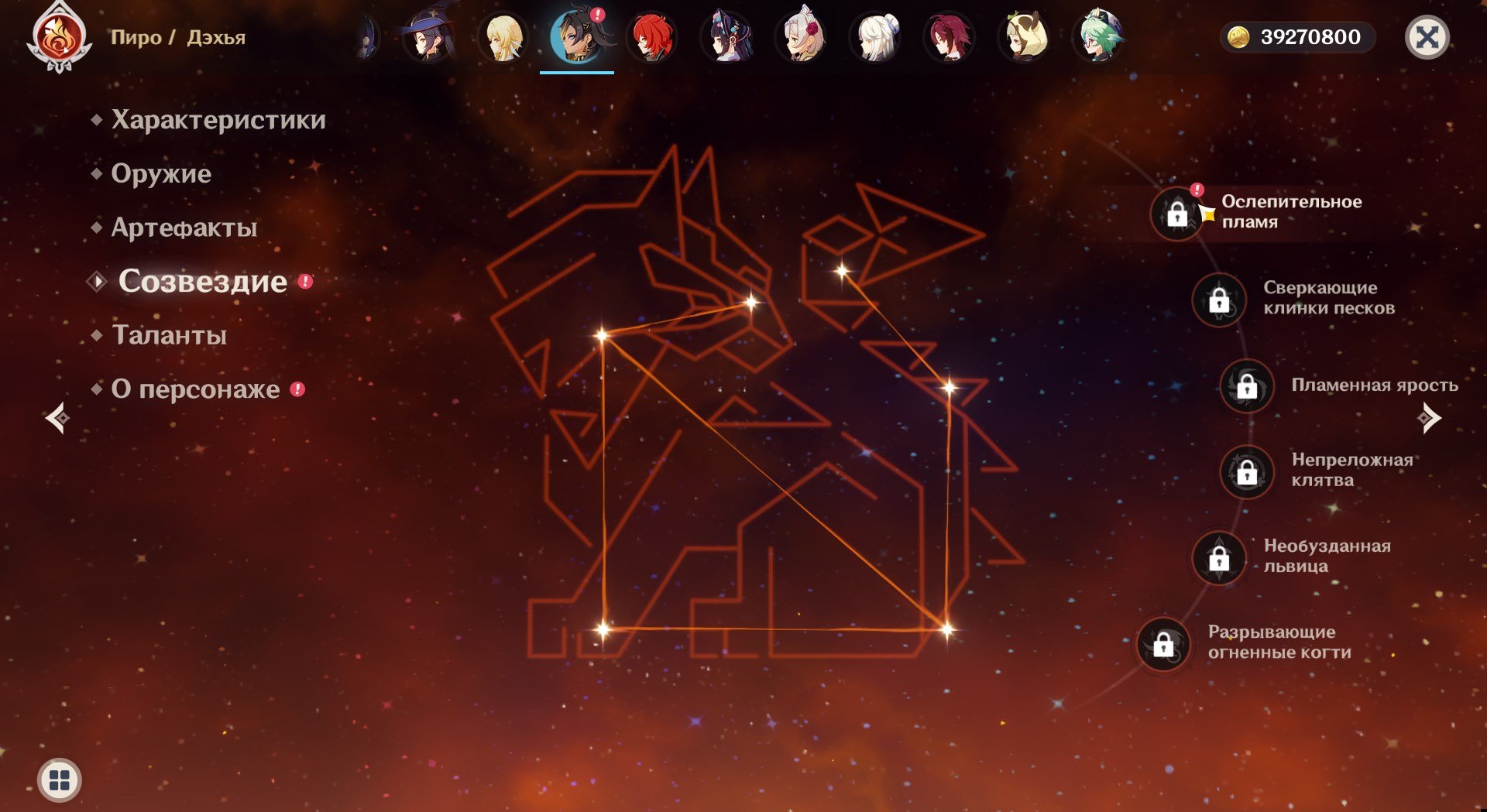1487x812 pixels.
Task: Open the О персонаже section
Action: 195,389
